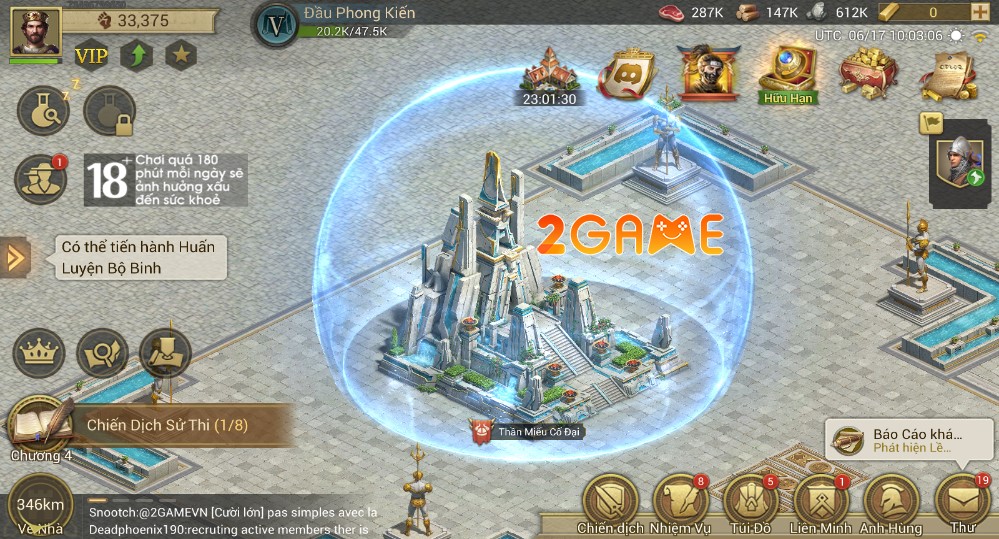Tap the green up-arrow boost icon
Viewport: 999px width, 539px height.
click(137, 54)
